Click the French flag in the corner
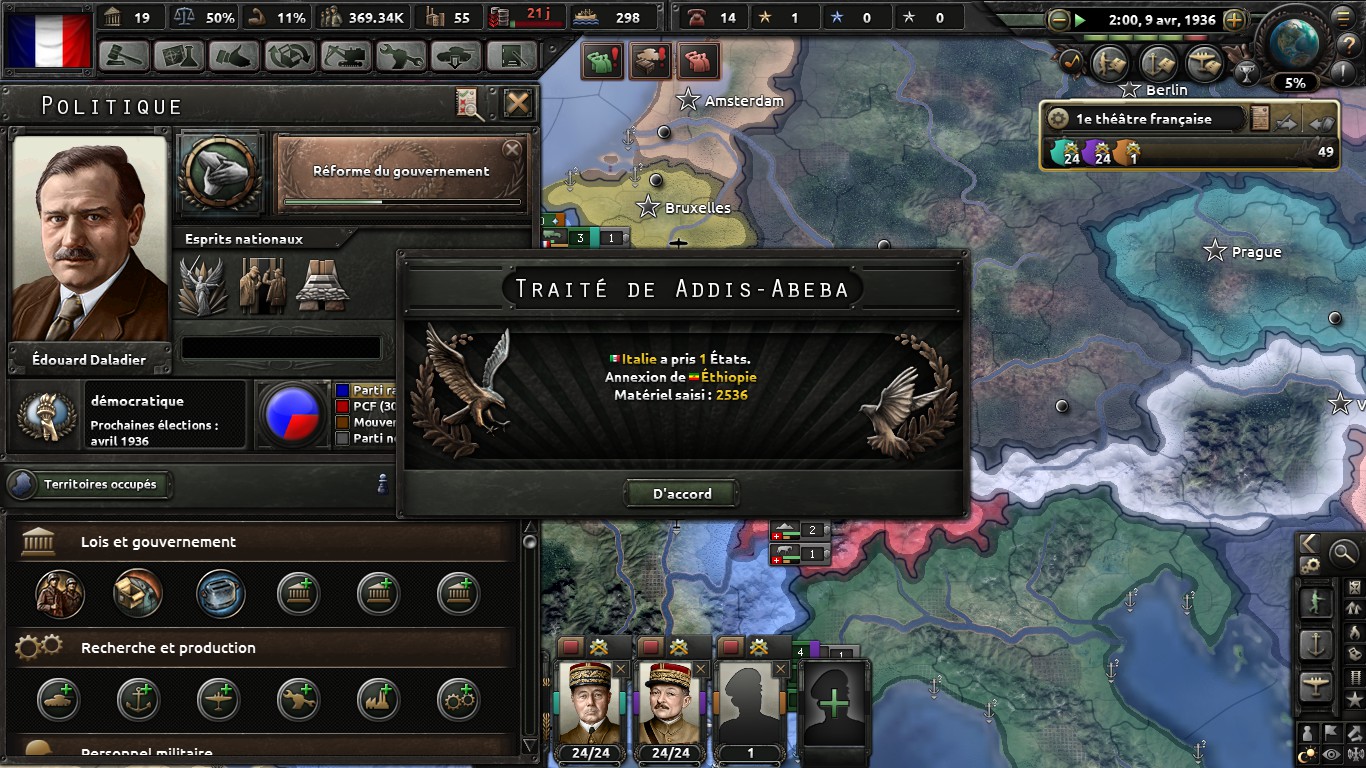The height and width of the screenshot is (768, 1366). (x=48, y=40)
